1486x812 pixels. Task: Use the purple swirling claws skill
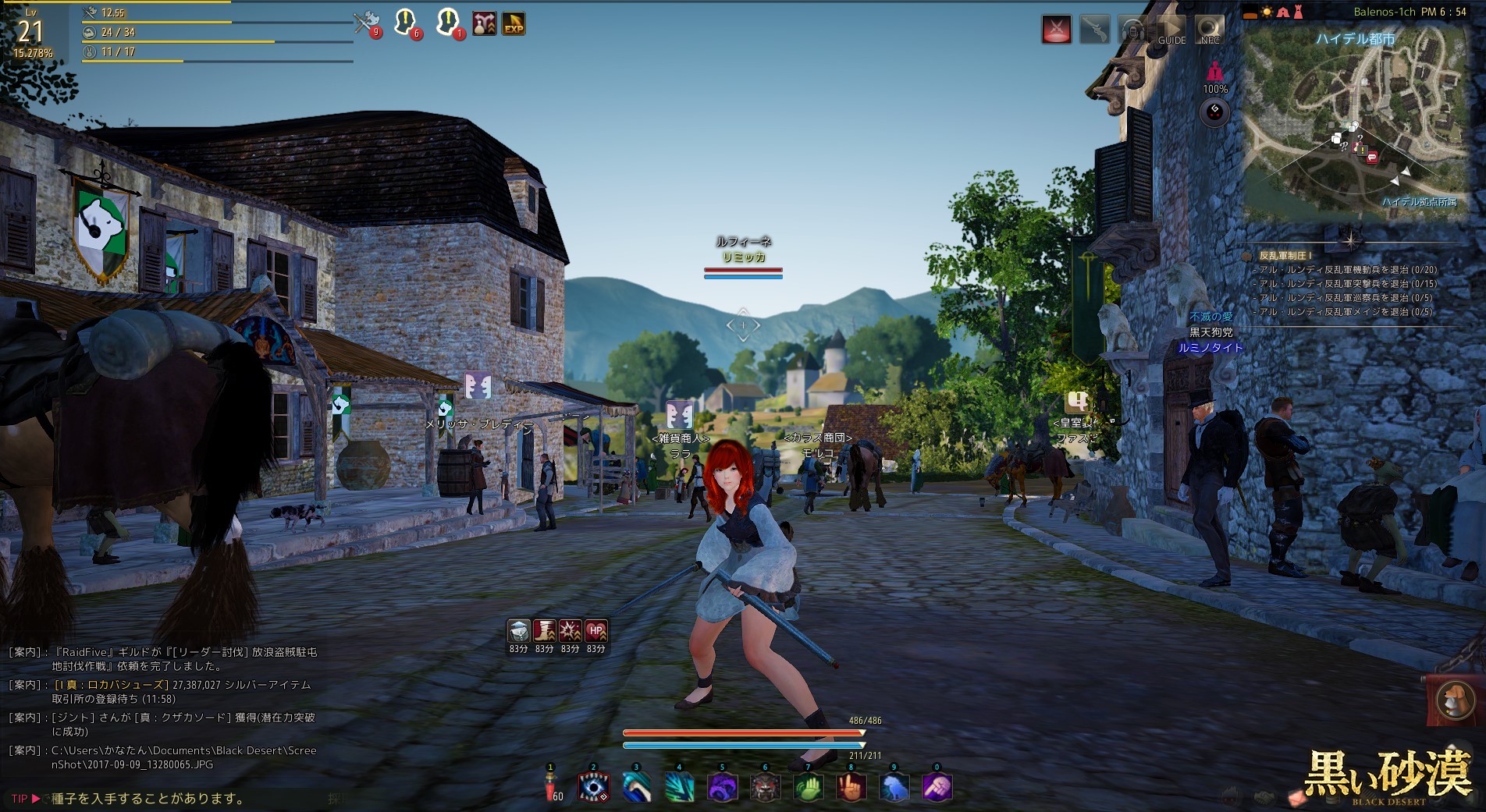click(x=722, y=787)
